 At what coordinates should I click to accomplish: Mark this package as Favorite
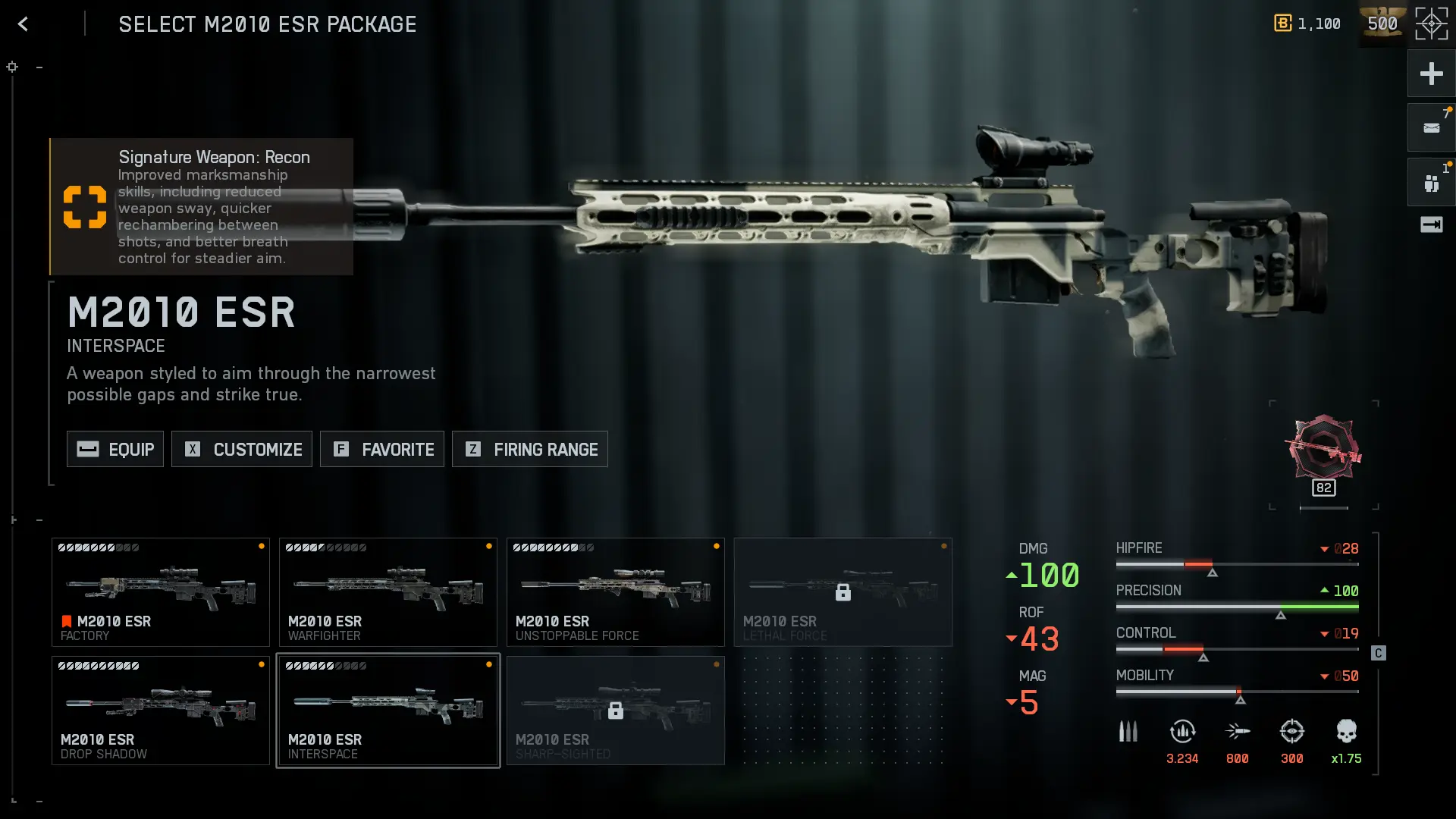point(382,449)
